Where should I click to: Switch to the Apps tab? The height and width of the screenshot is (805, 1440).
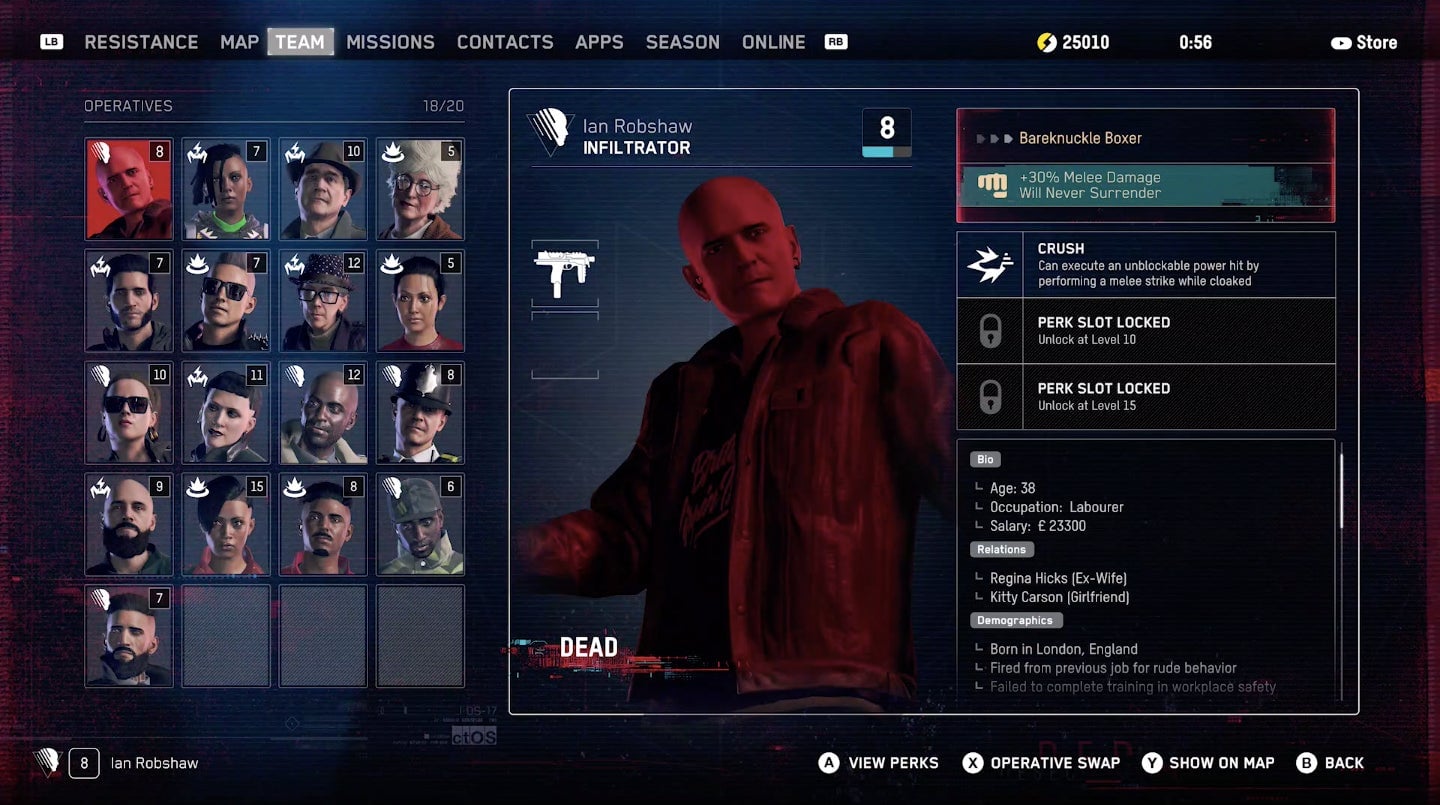[599, 42]
